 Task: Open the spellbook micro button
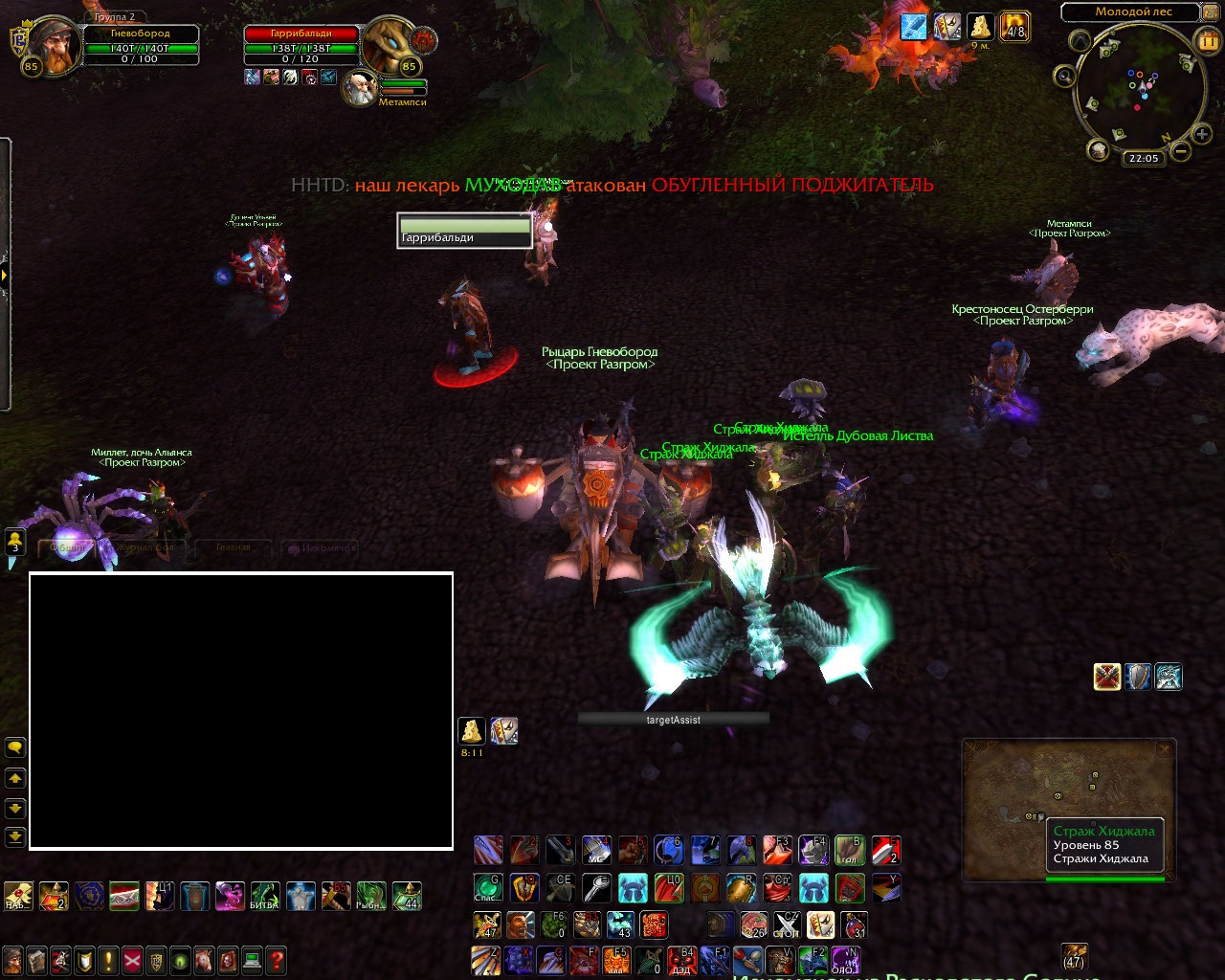[37, 960]
